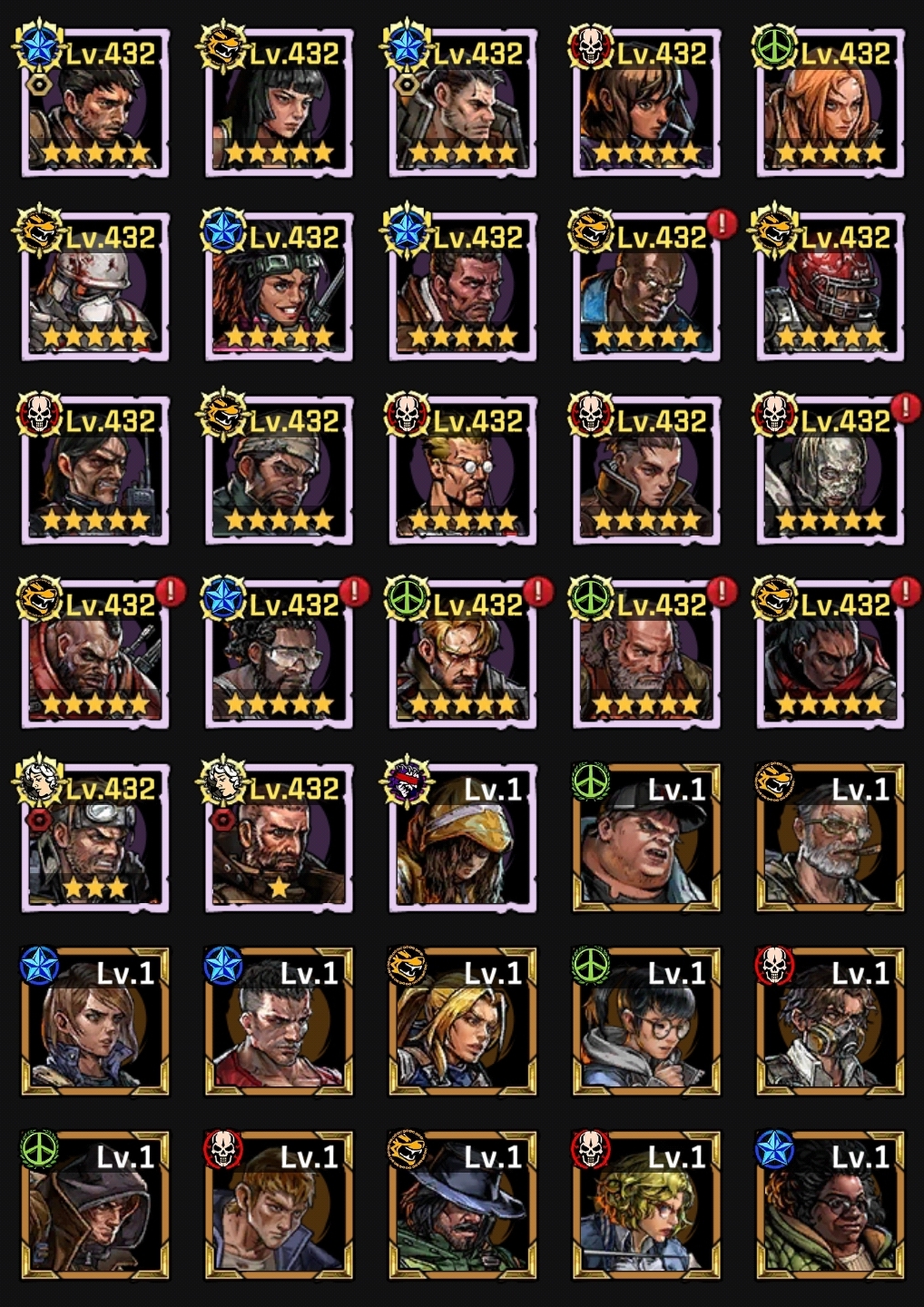Pick the heavyset man in black cap
The image size is (924, 1307).
(645, 839)
